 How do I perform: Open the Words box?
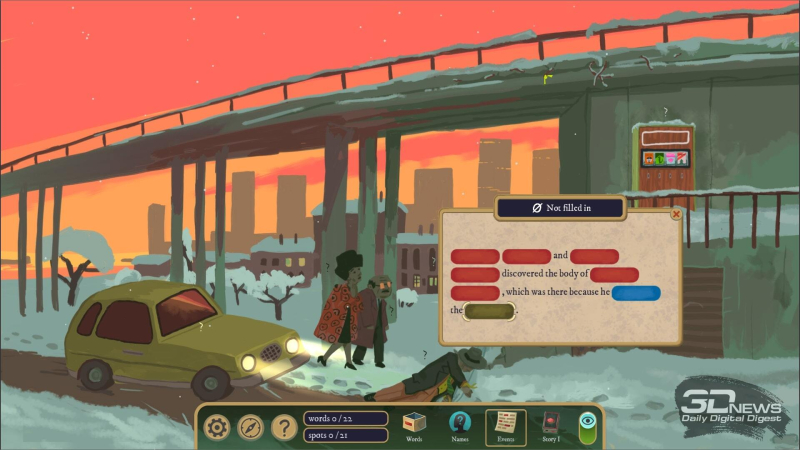point(412,426)
